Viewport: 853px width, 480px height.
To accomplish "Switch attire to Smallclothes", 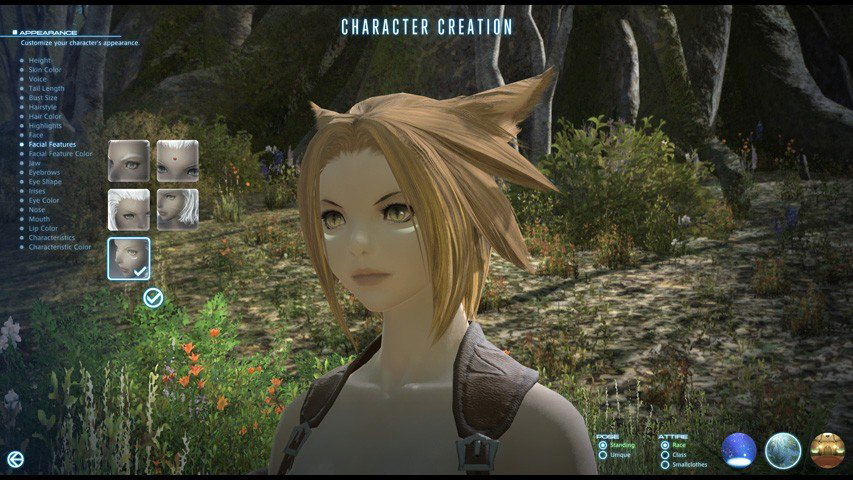I will (x=665, y=465).
